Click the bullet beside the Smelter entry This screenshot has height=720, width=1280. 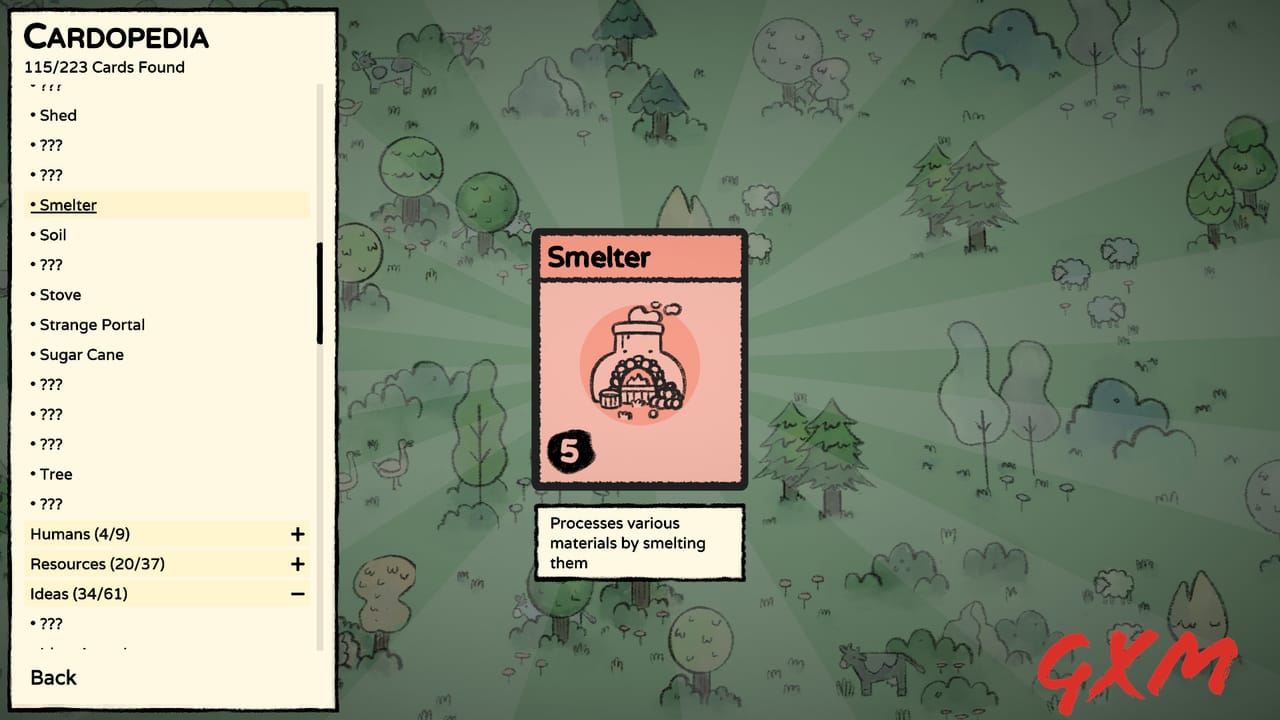32,205
